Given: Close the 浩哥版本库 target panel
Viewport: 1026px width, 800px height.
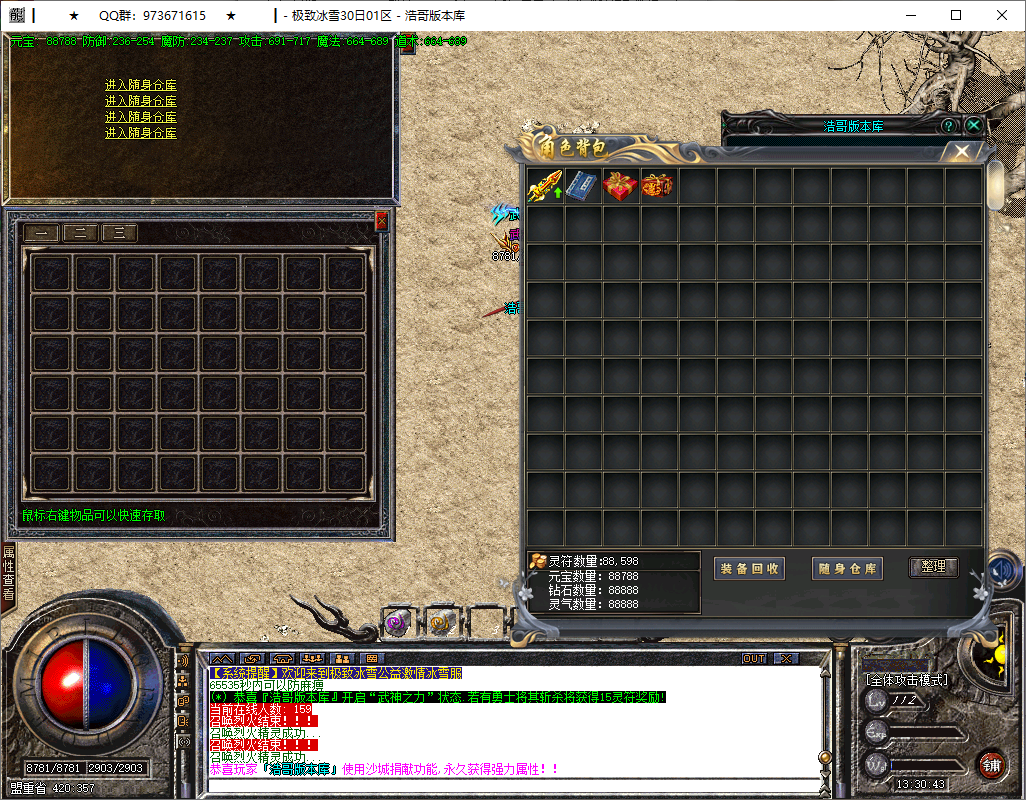Looking at the screenshot, I should pyautogui.click(x=973, y=126).
